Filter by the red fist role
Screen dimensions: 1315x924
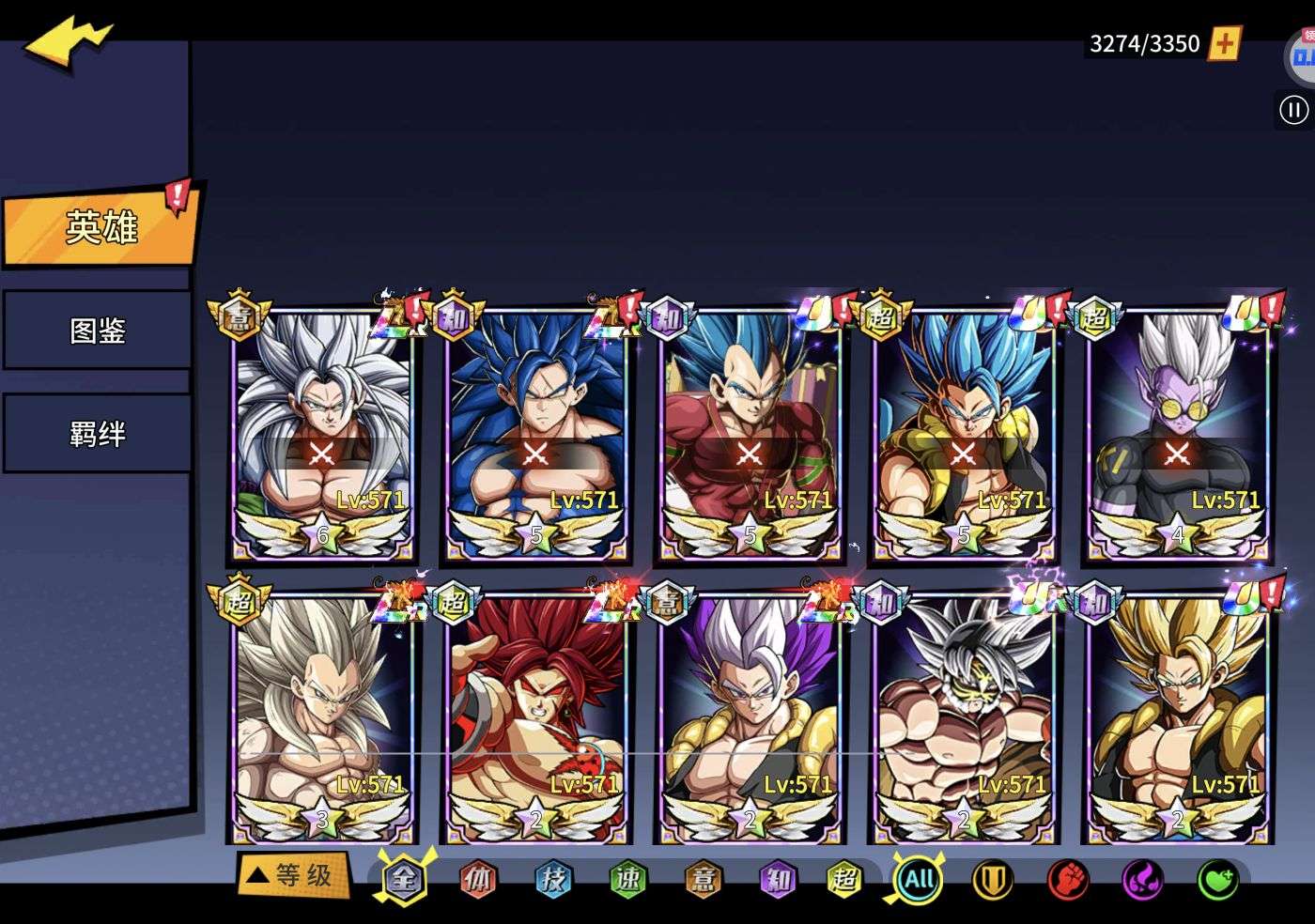pyautogui.click(x=1067, y=880)
